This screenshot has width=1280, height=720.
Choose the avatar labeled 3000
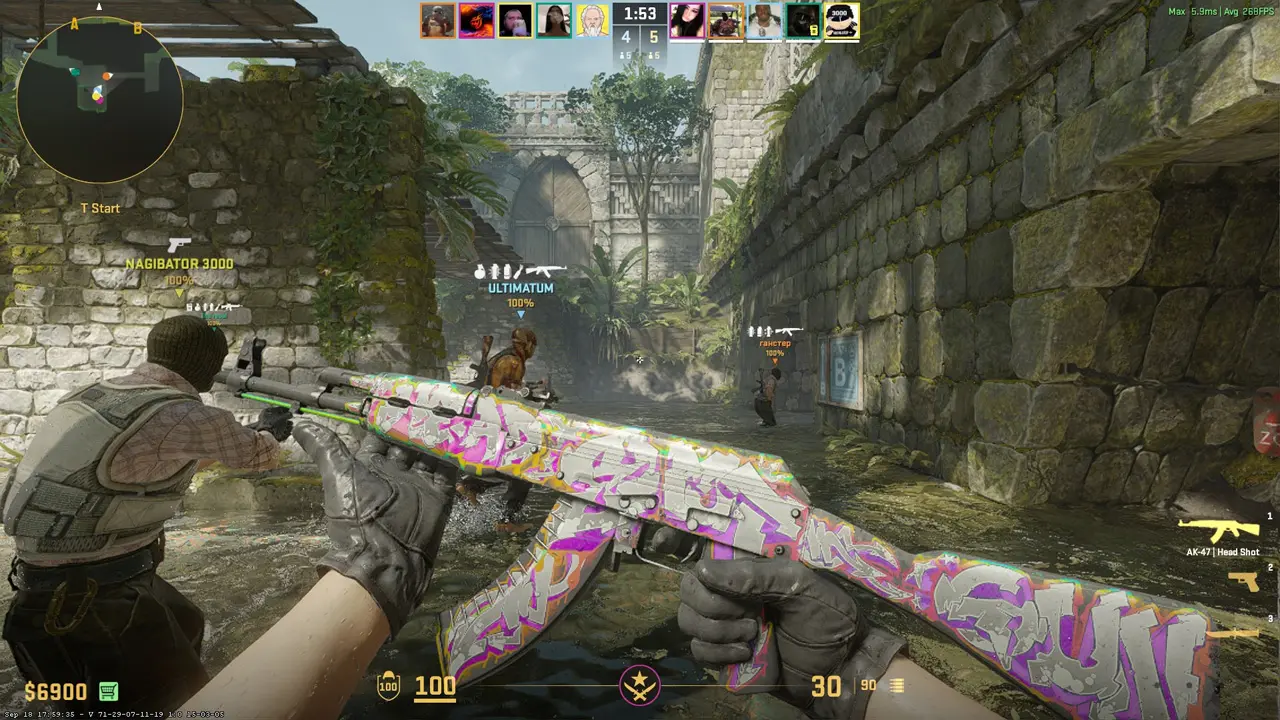(x=841, y=20)
